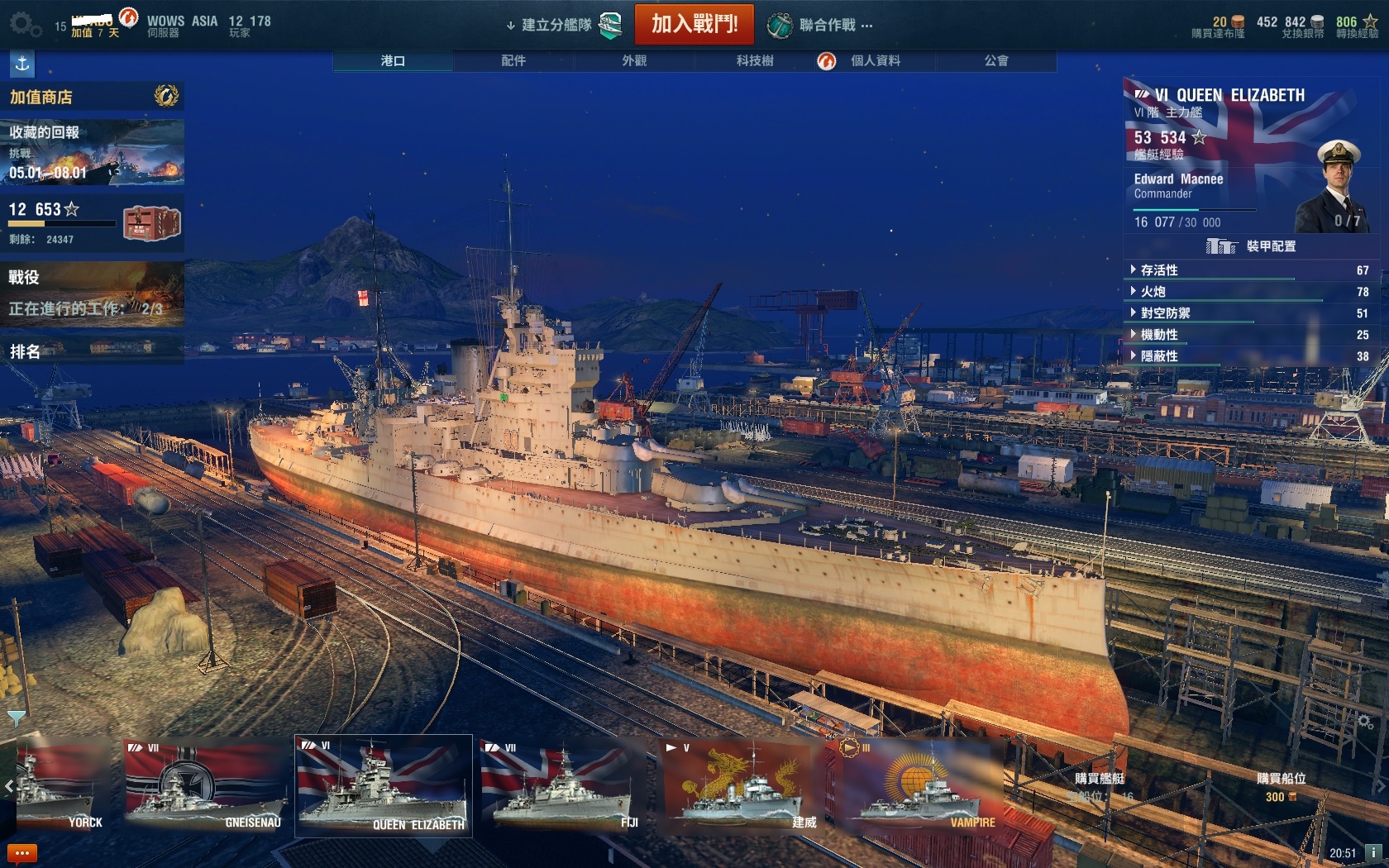Open the 加值商店 premium shop
Image resolution: width=1389 pixels, height=868 pixels.
click(91, 97)
